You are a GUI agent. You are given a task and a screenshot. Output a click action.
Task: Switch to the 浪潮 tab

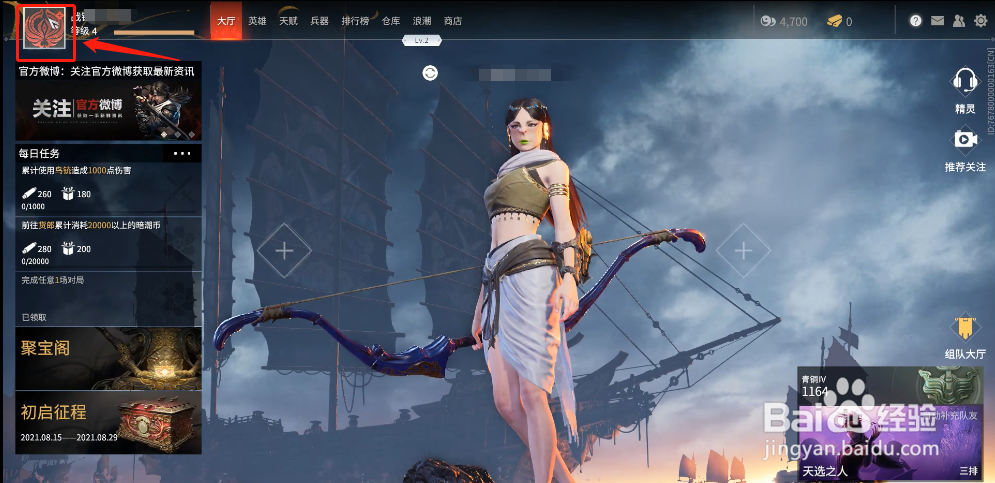tap(422, 21)
